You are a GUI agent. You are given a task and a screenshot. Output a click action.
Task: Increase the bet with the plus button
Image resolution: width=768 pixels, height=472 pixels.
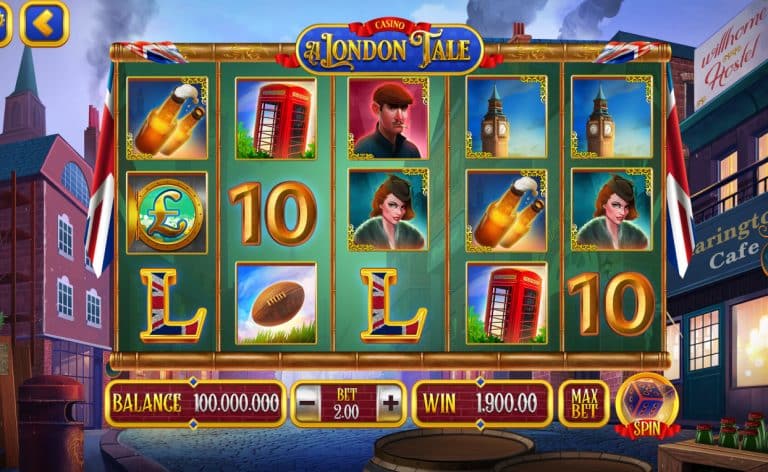(x=389, y=404)
